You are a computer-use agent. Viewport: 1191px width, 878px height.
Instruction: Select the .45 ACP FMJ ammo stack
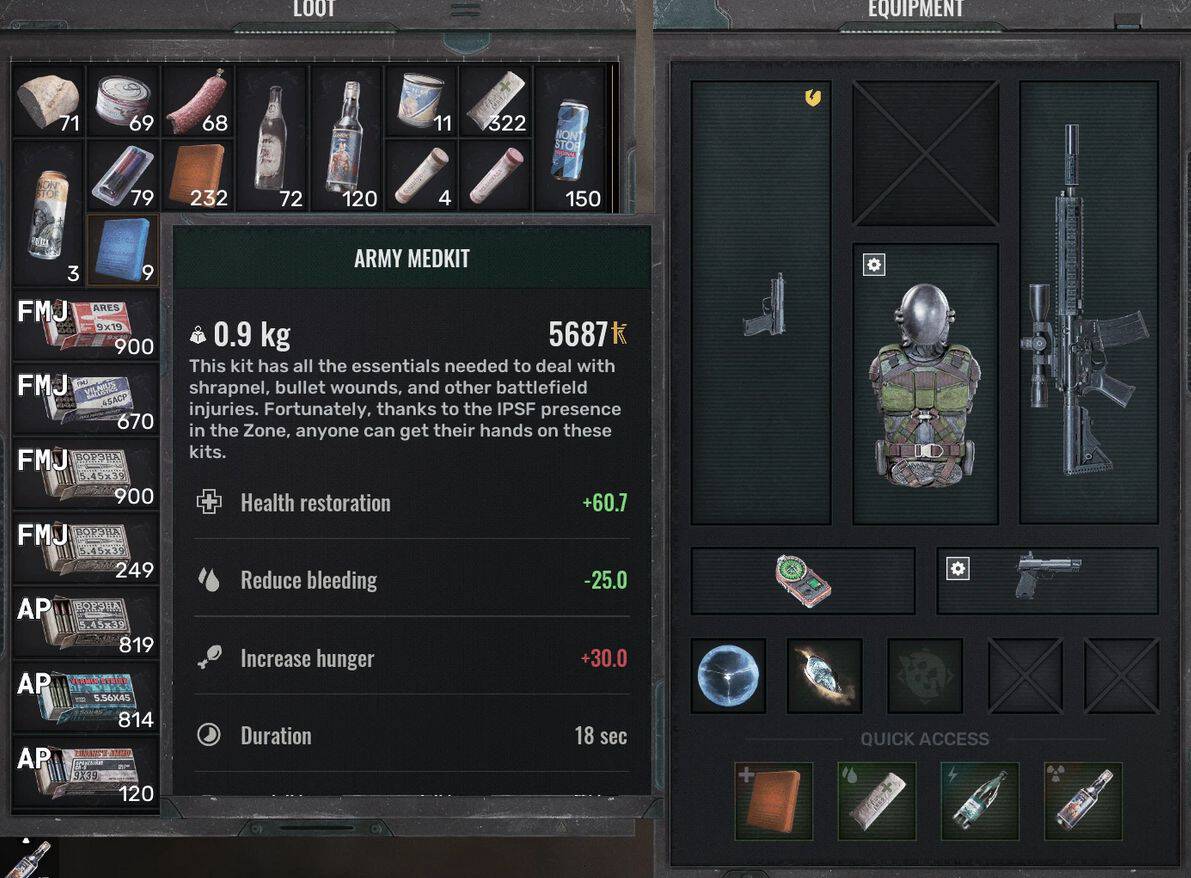[x=86, y=398]
